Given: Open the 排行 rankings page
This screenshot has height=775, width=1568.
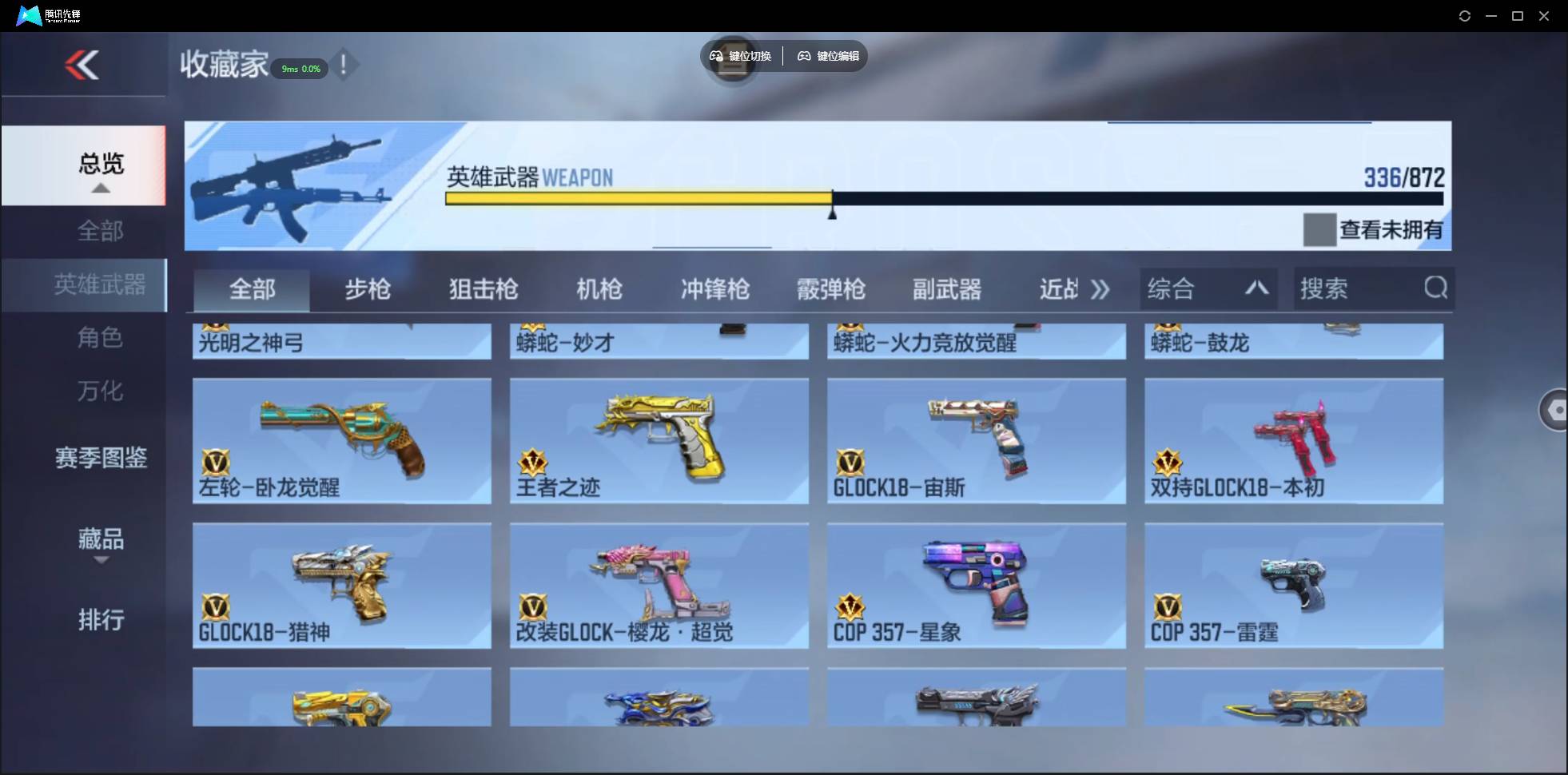Looking at the screenshot, I should pos(101,620).
